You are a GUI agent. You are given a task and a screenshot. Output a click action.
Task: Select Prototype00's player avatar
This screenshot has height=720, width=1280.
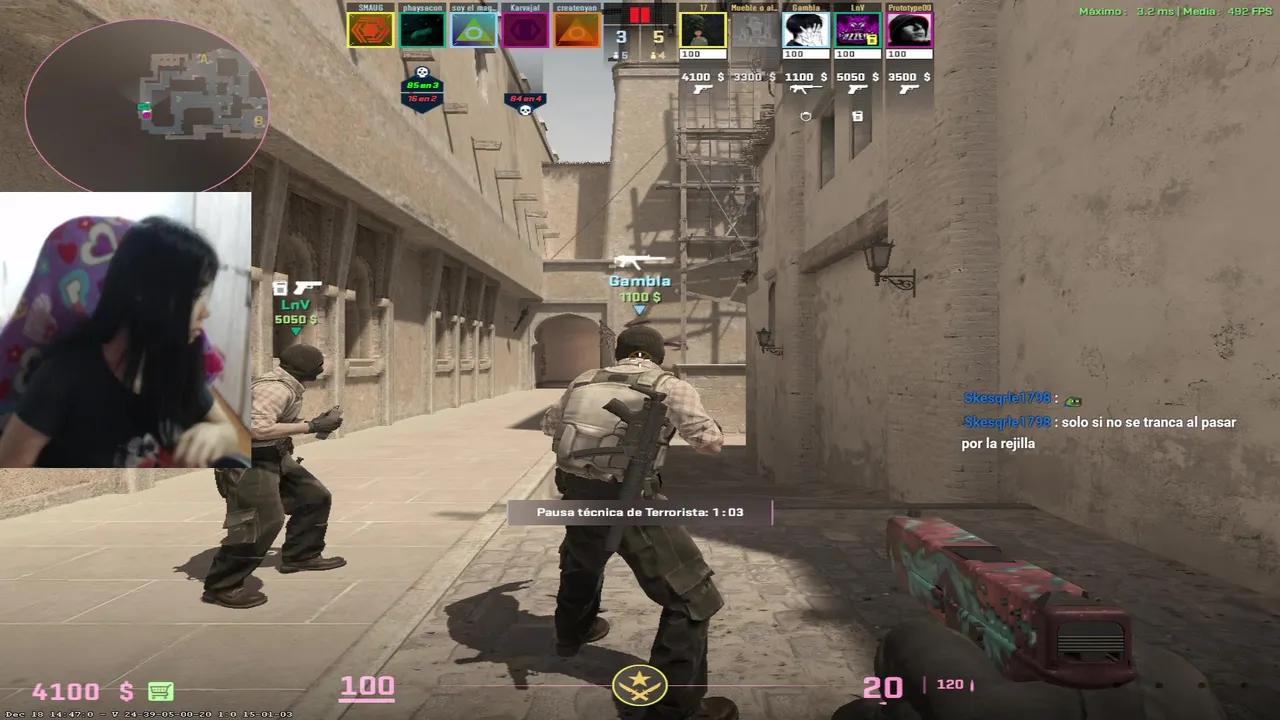[908, 30]
